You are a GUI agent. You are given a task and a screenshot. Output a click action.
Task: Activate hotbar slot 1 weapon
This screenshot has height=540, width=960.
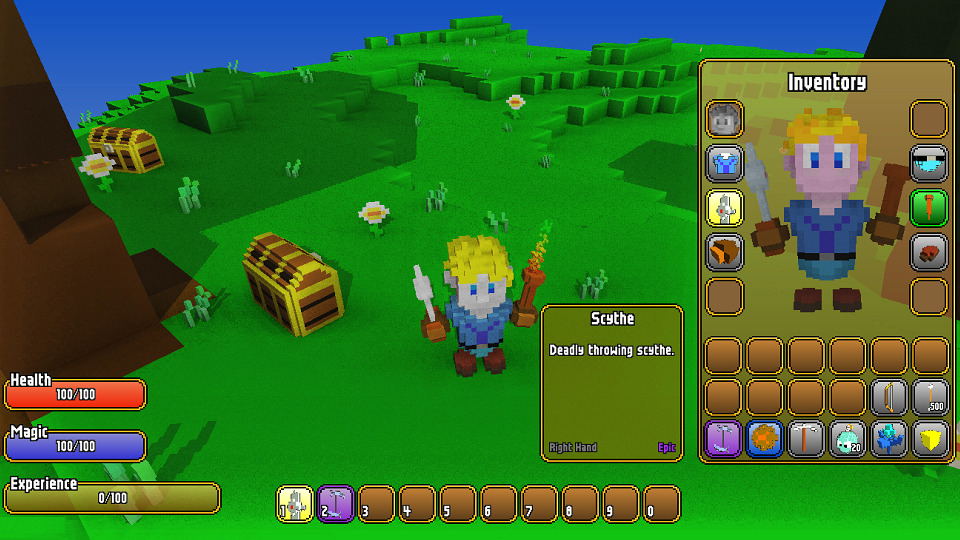coord(296,504)
